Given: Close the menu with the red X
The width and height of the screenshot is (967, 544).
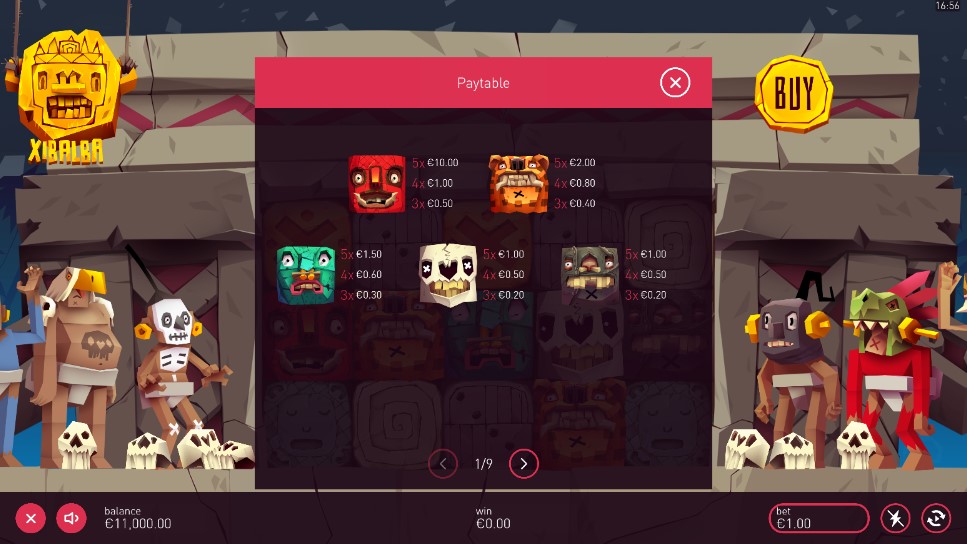Looking at the screenshot, I should (x=31, y=518).
